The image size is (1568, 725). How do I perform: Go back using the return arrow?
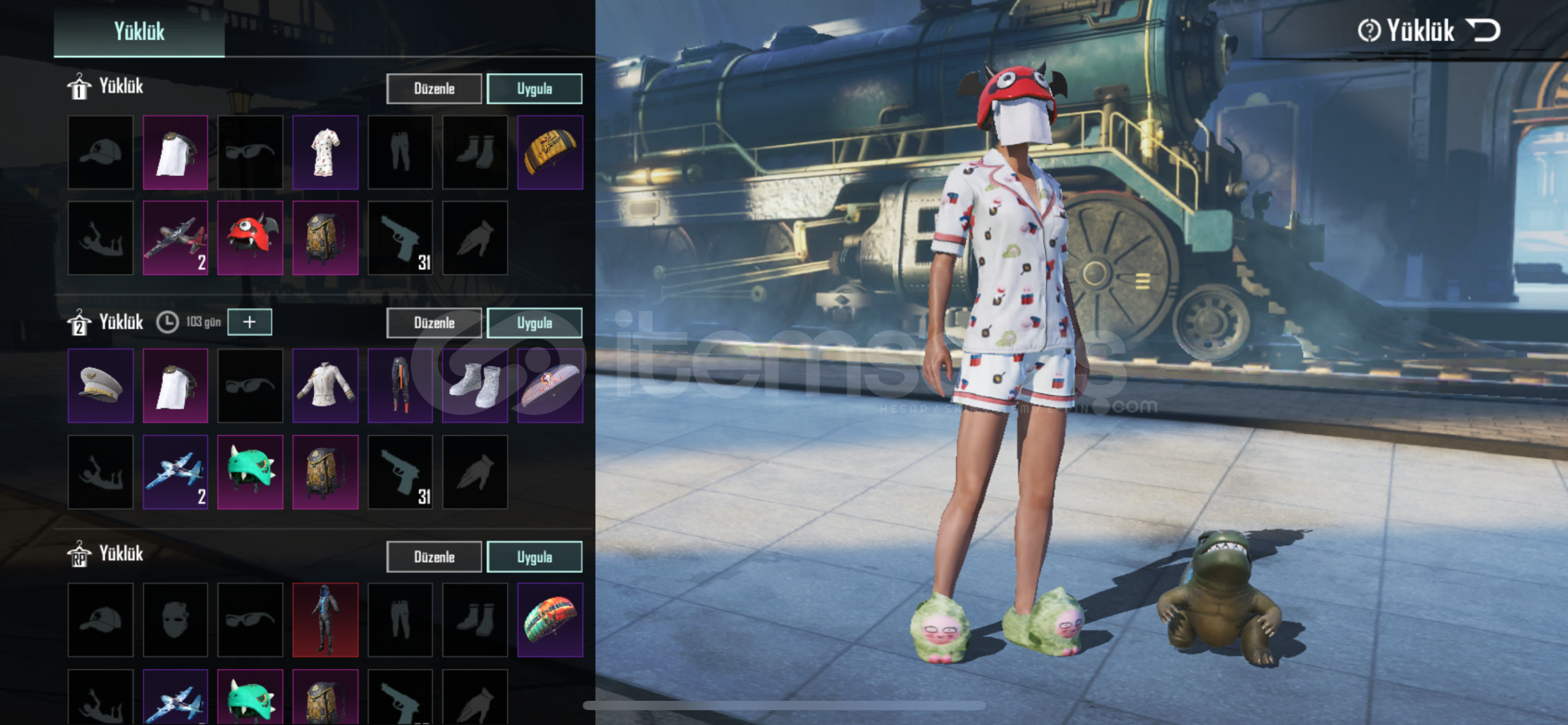click(x=1483, y=30)
